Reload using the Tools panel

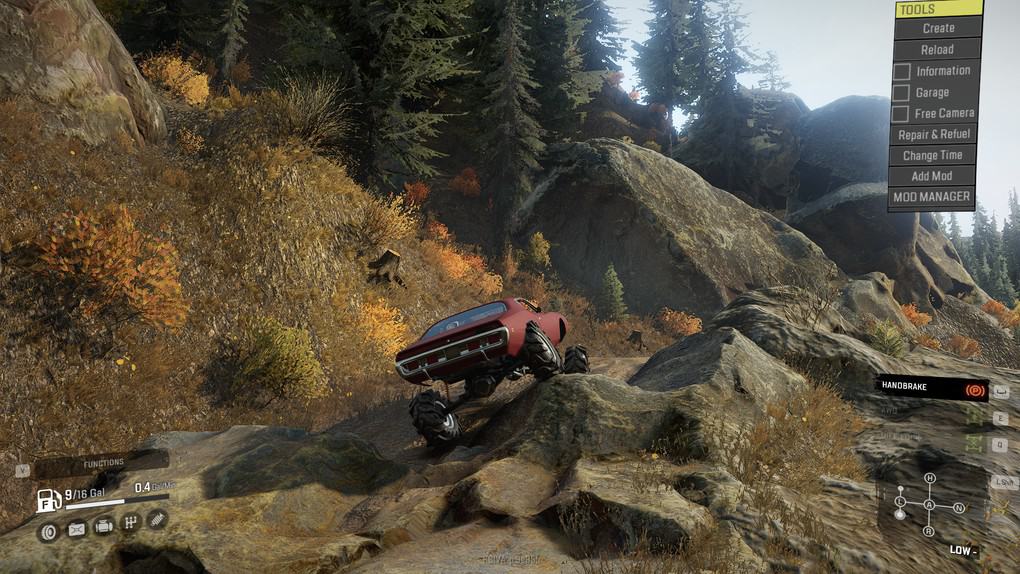[x=937, y=49]
